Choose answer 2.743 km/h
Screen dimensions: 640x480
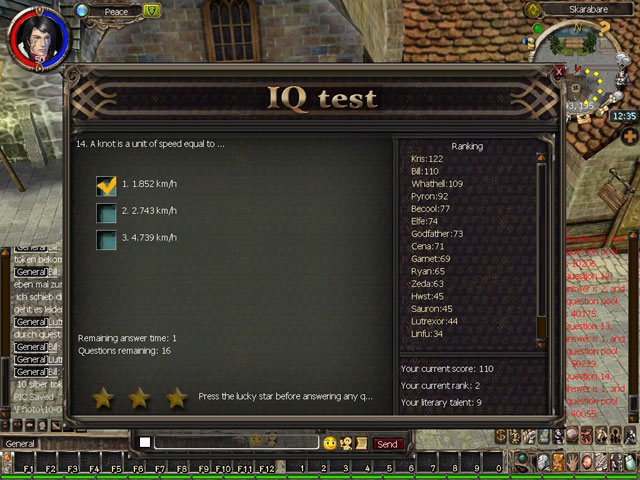click(x=107, y=212)
